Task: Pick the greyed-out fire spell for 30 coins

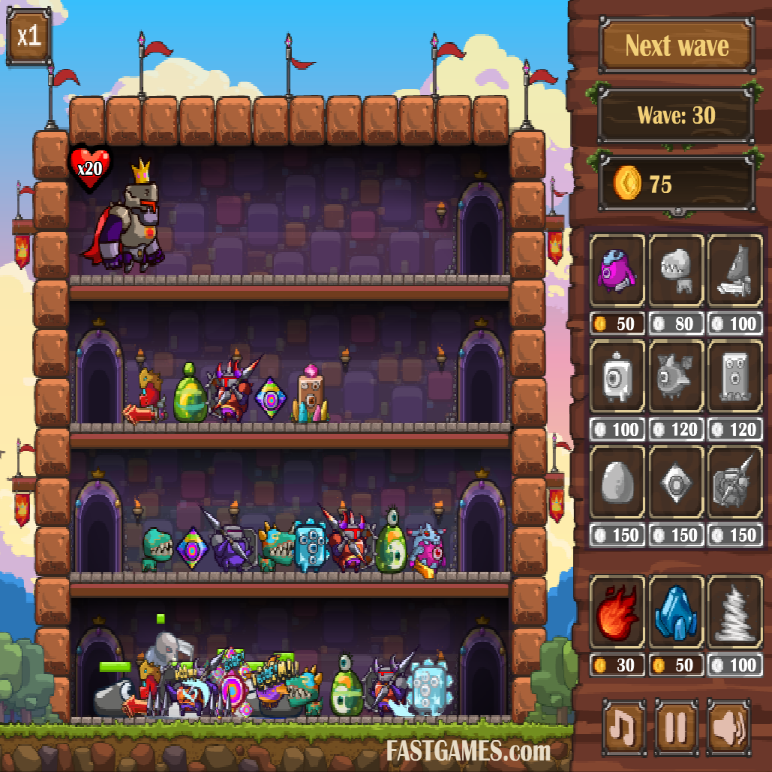Action: click(x=617, y=612)
